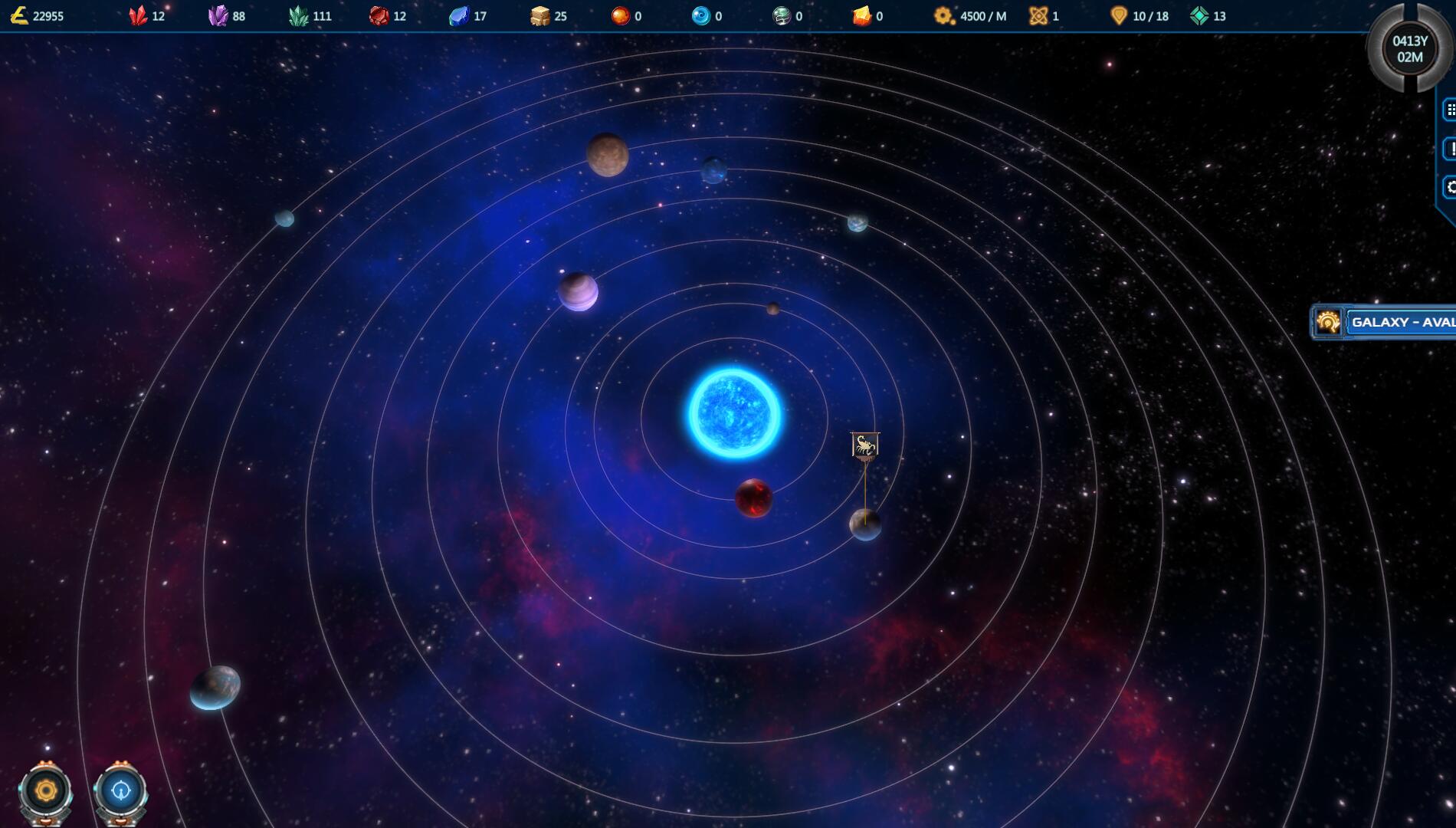This screenshot has width=1456, height=828.
Task: Click the gear production icon showing 4500 / M
Action: (x=942, y=15)
